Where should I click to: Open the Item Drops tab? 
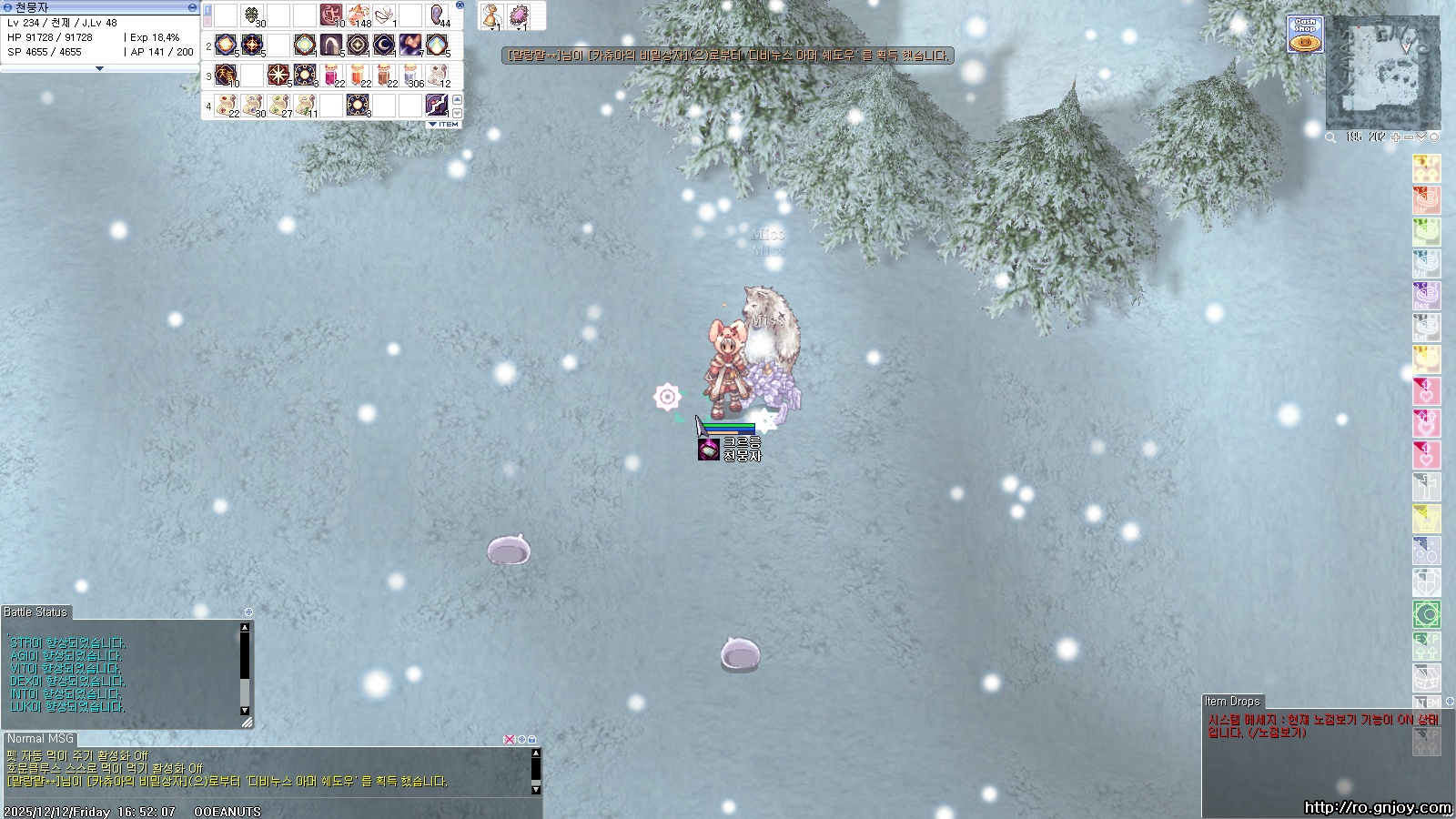click(1232, 702)
